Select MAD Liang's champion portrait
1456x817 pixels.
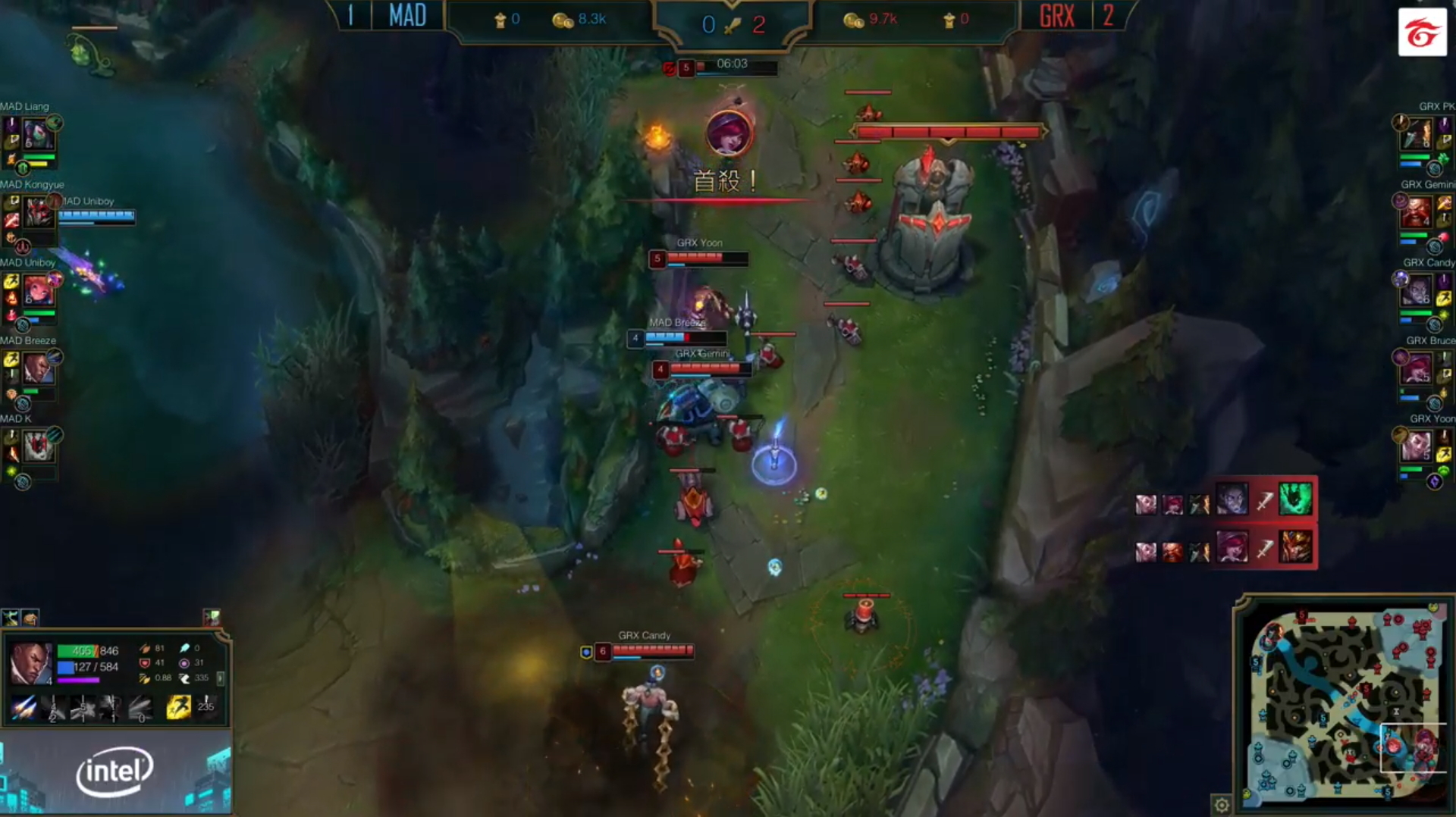coord(38,133)
